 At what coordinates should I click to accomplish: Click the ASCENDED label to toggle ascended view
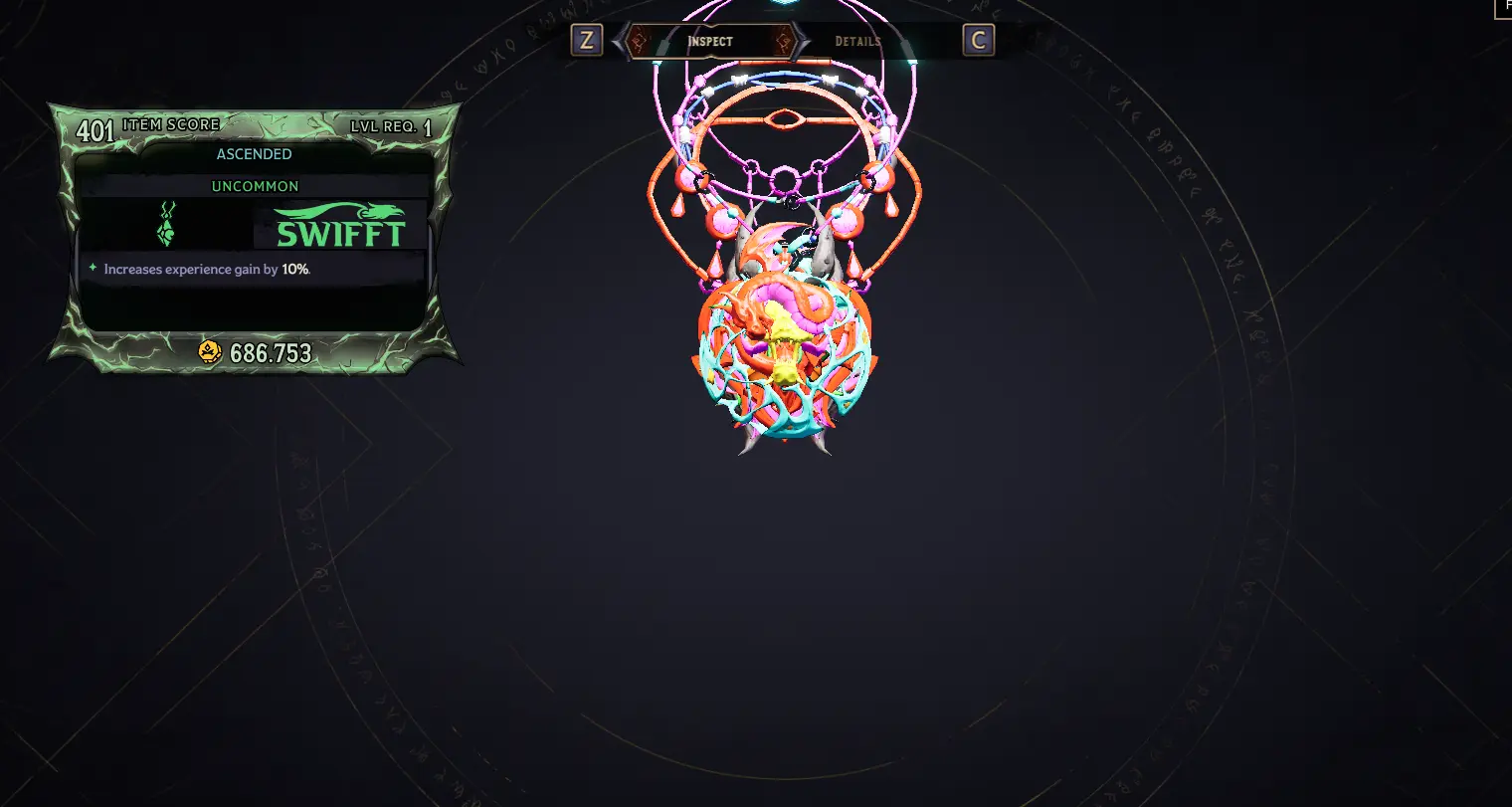254,153
